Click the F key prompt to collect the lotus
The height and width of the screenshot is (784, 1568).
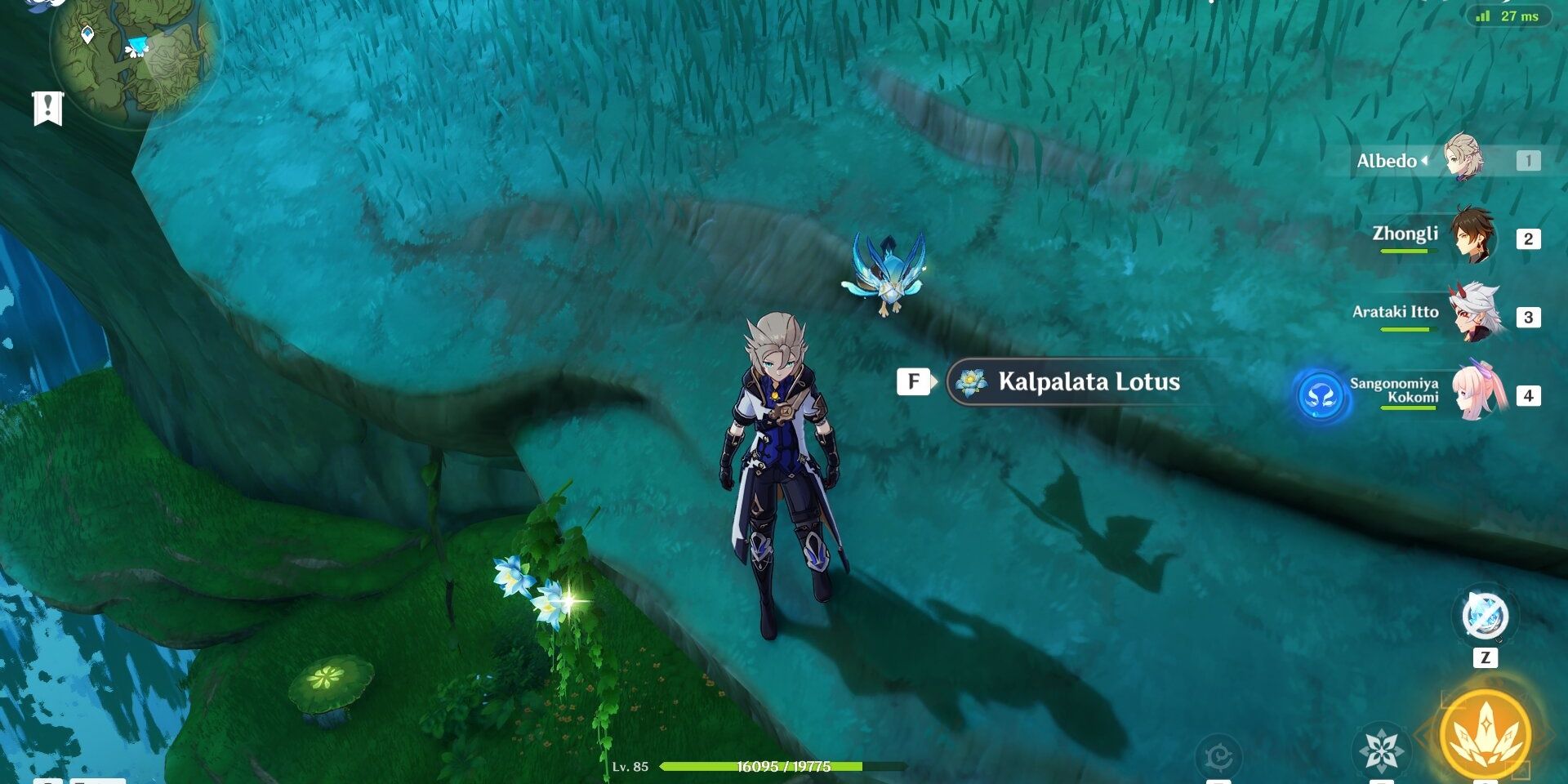point(913,381)
